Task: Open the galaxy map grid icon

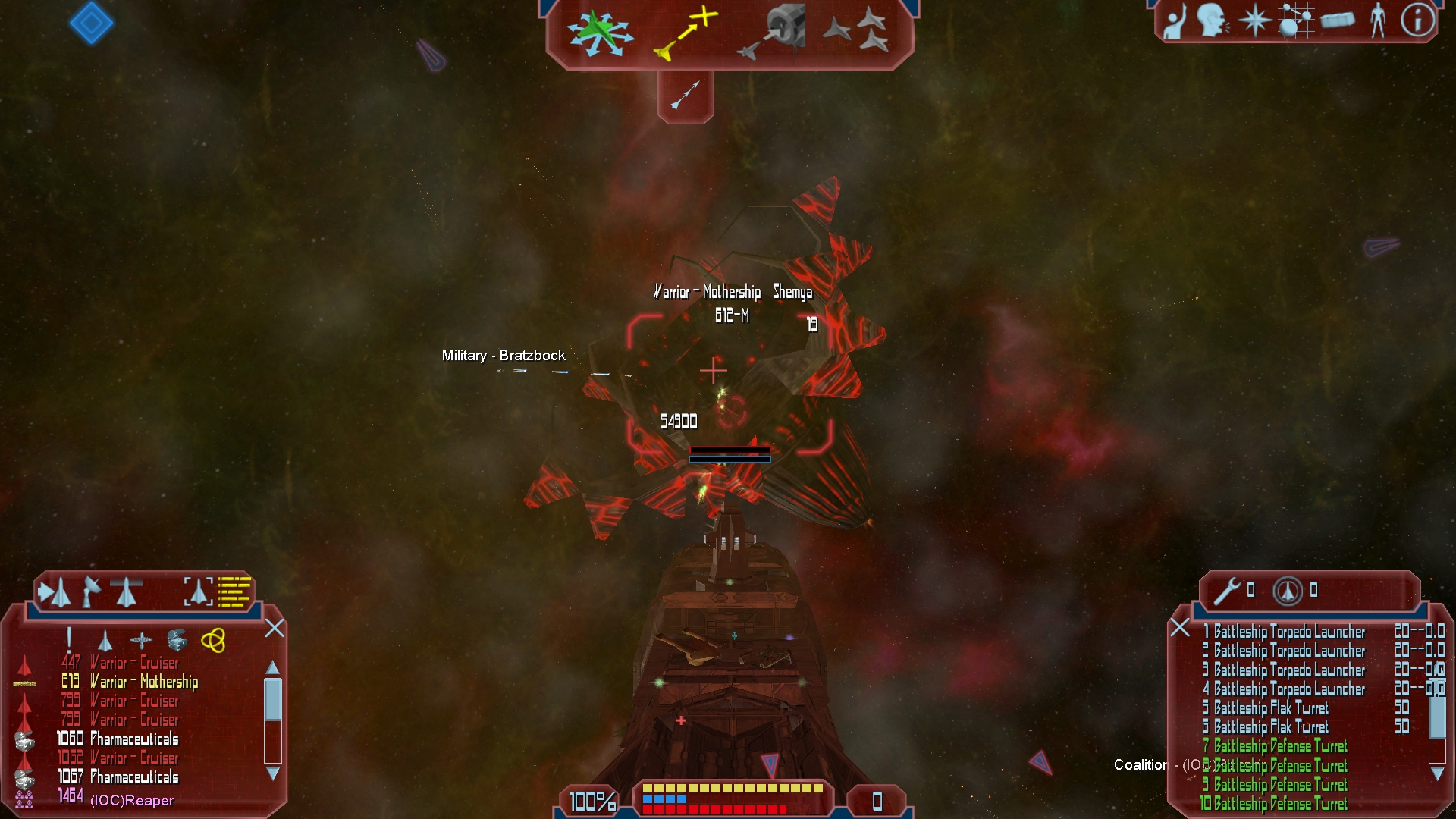Action: click(x=1295, y=20)
